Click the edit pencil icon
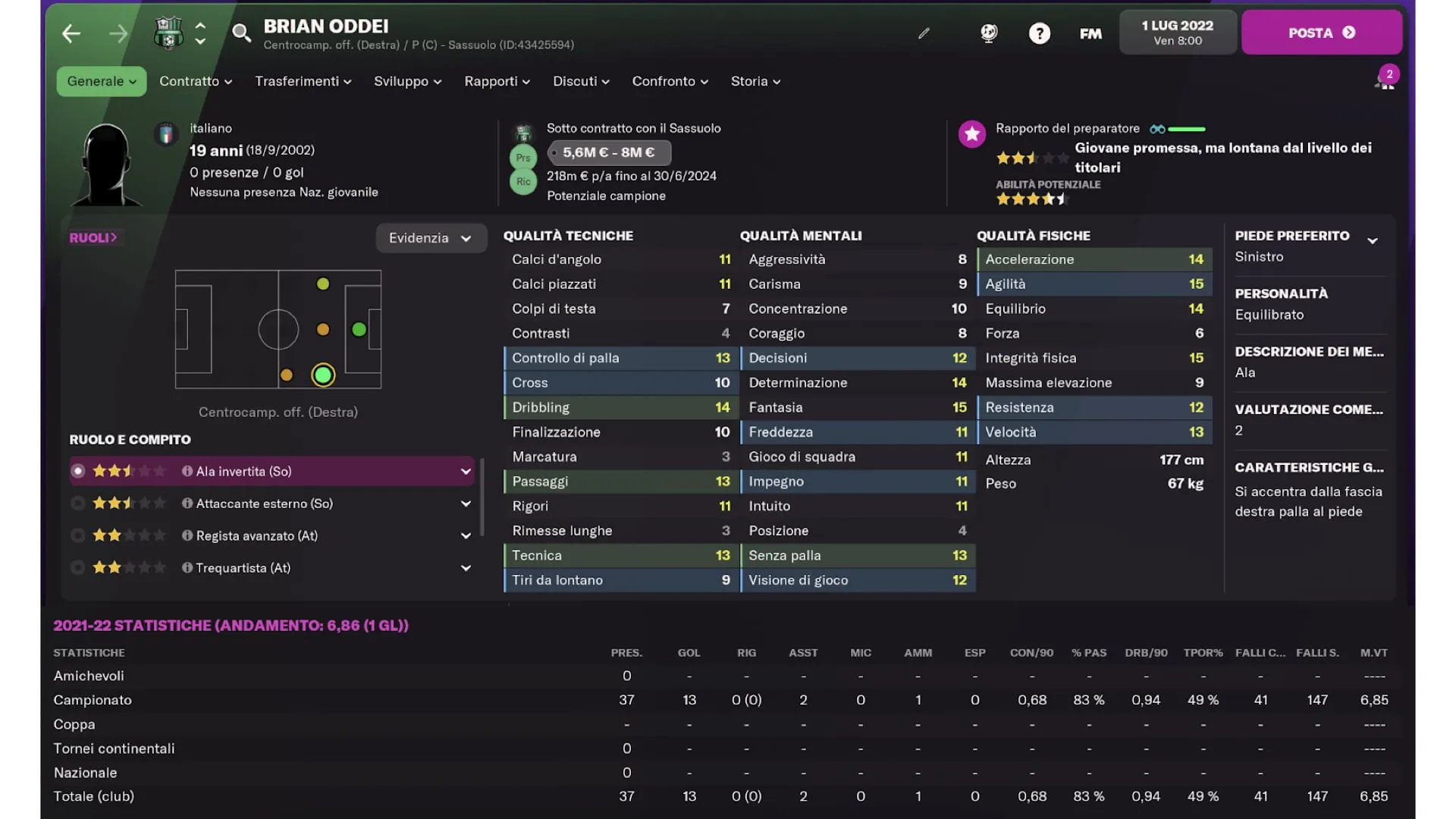Viewport: 1456px width, 819px height. [923, 33]
